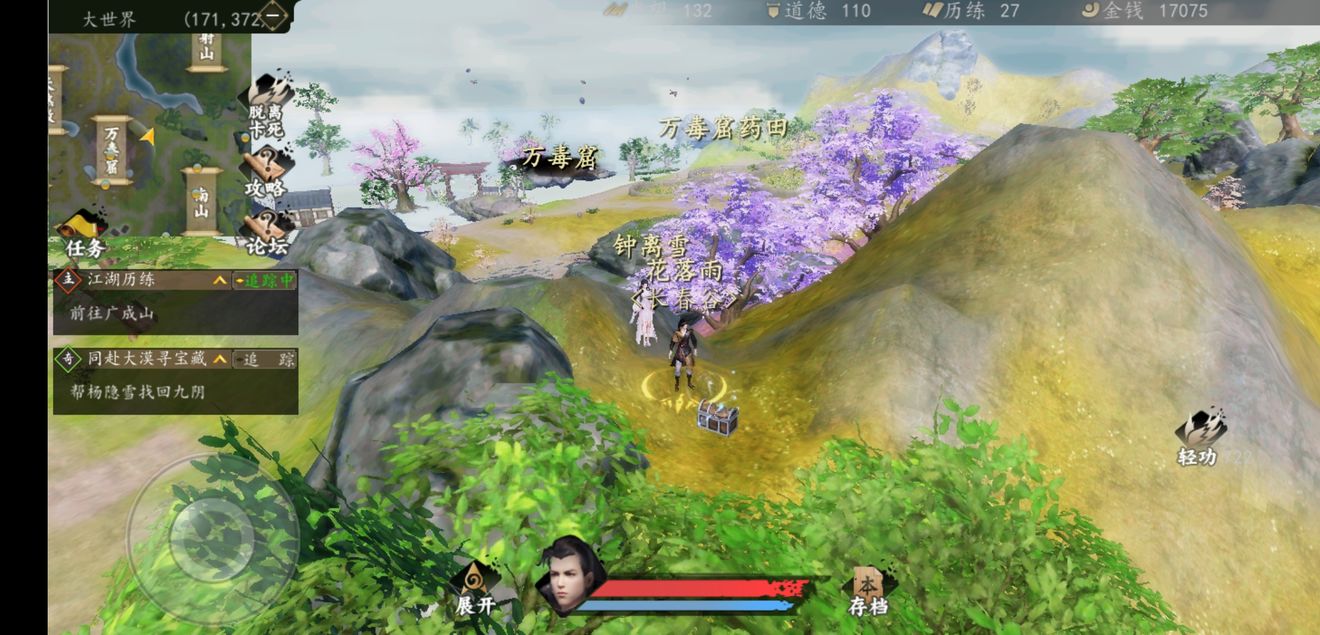Toggle the green 追踪中 tracking button
Viewport: 1320px width, 635px height.
pos(265,281)
